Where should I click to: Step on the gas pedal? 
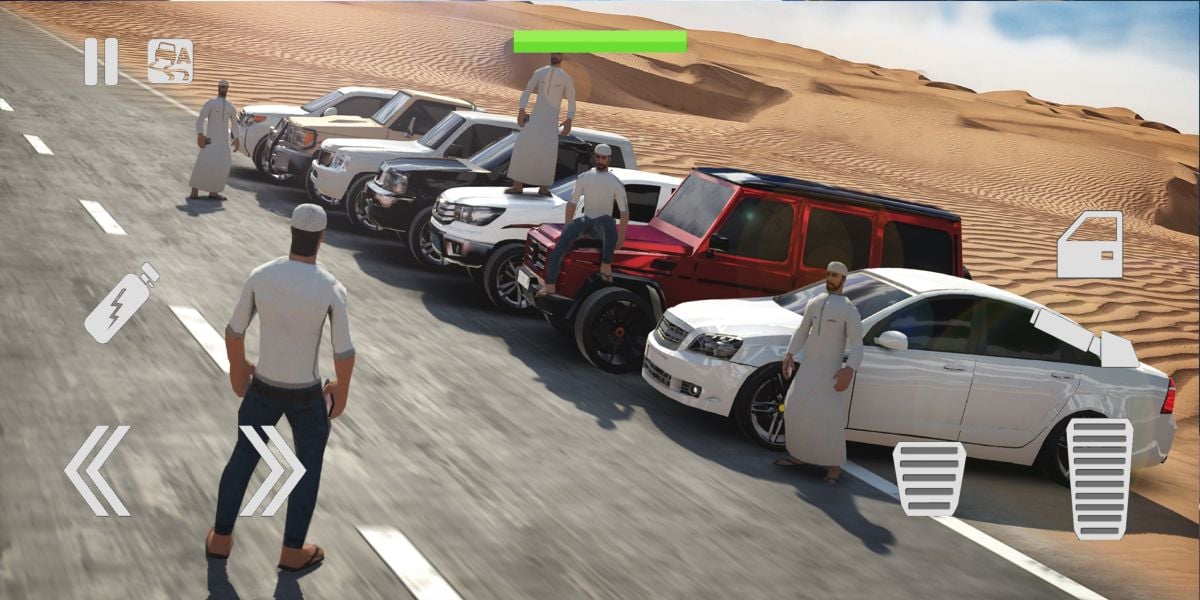click(1099, 478)
